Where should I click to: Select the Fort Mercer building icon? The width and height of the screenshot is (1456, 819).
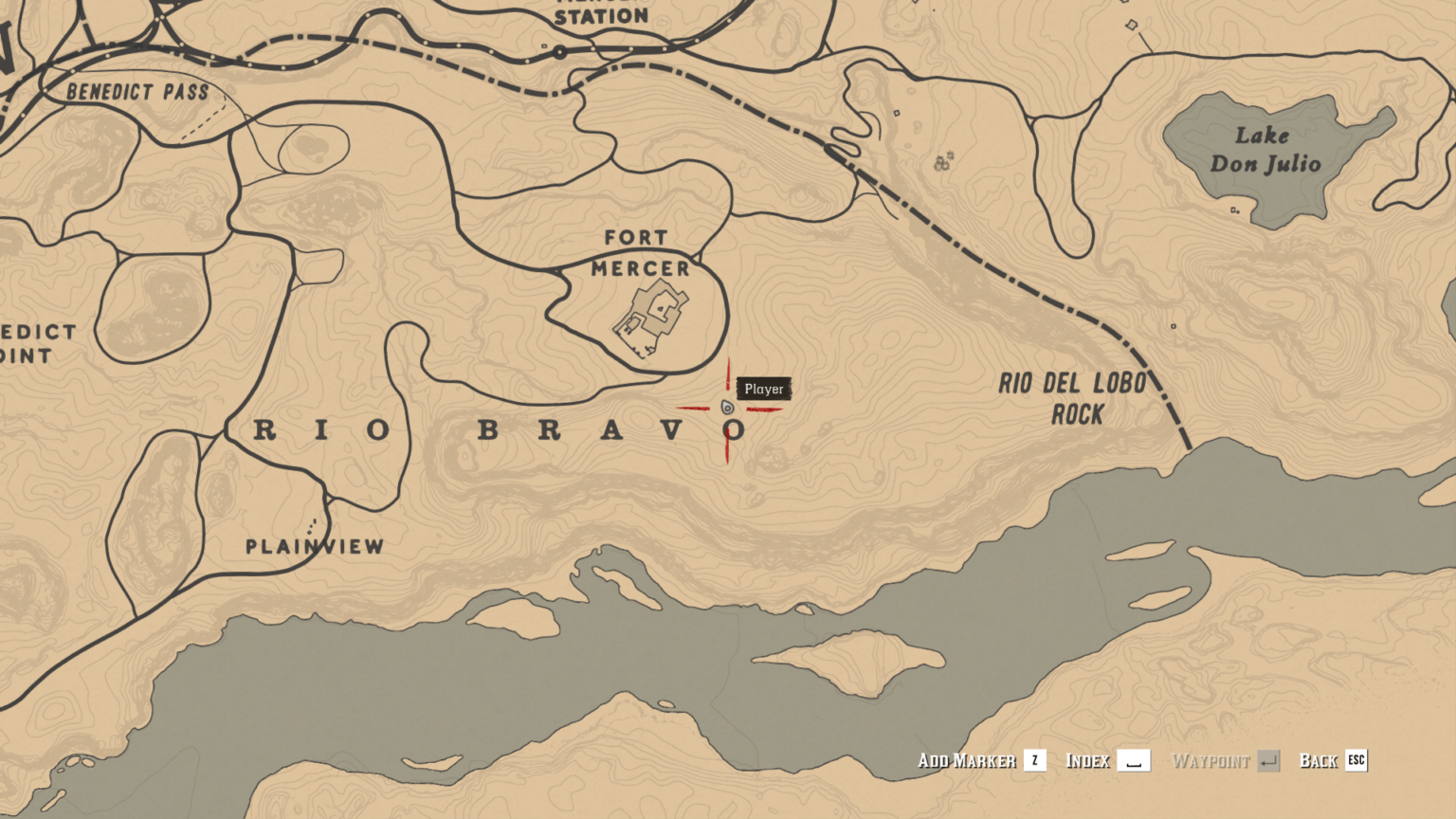click(646, 318)
